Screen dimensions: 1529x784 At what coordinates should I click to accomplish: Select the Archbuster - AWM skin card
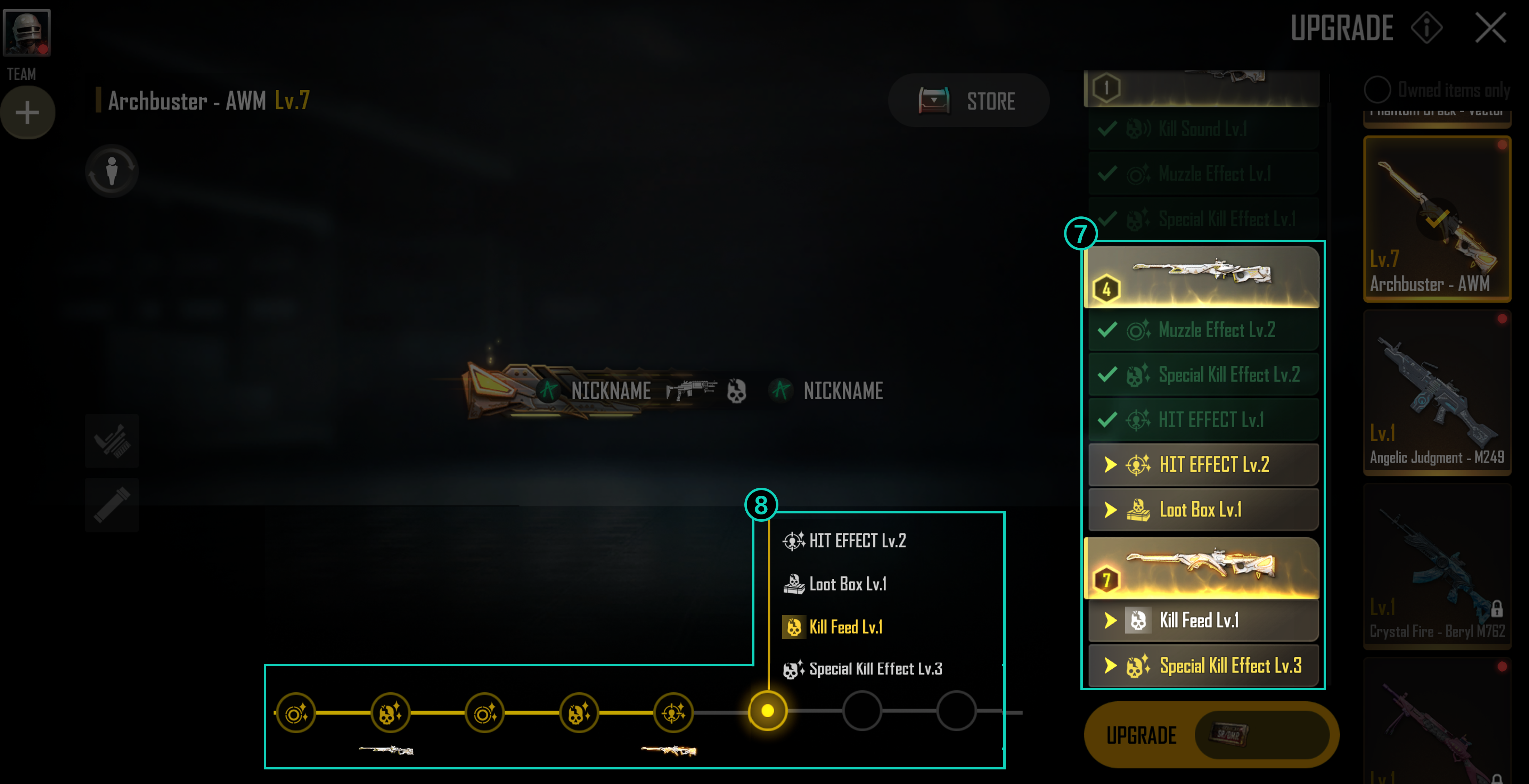pyautogui.click(x=1437, y=218)
